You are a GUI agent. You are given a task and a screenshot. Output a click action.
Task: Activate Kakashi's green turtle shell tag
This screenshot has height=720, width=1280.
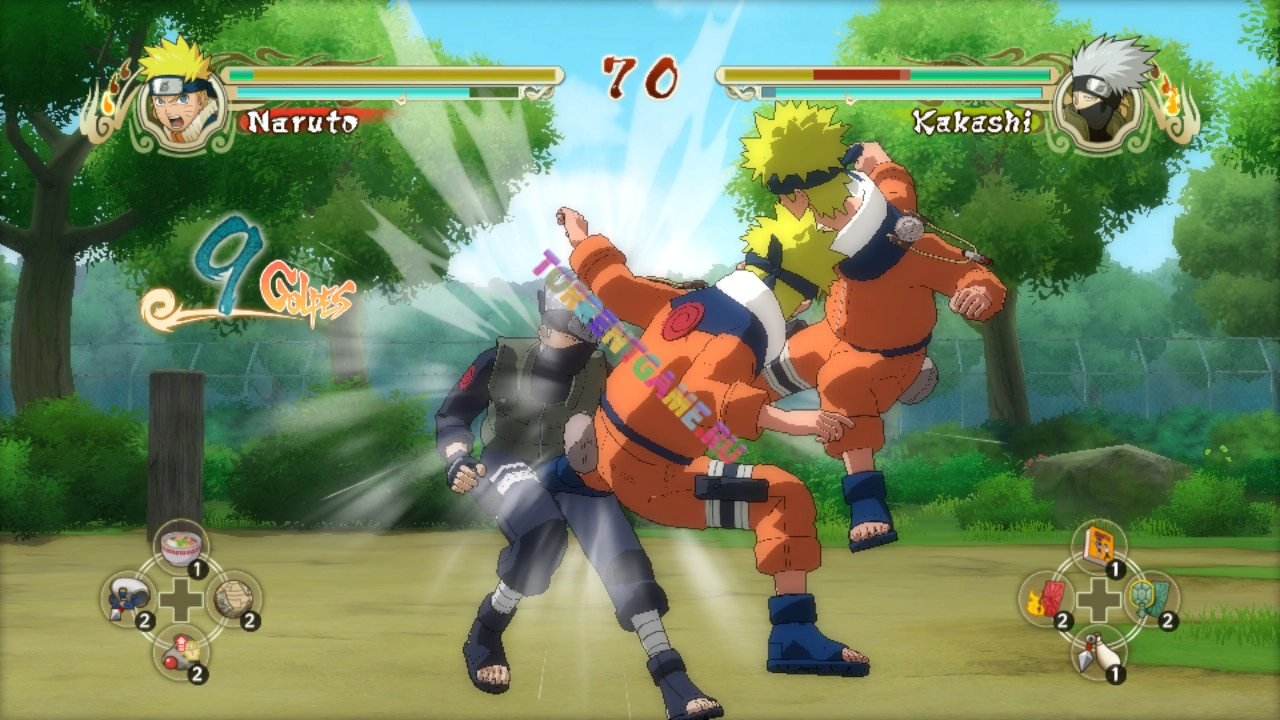pos(1151,599)
